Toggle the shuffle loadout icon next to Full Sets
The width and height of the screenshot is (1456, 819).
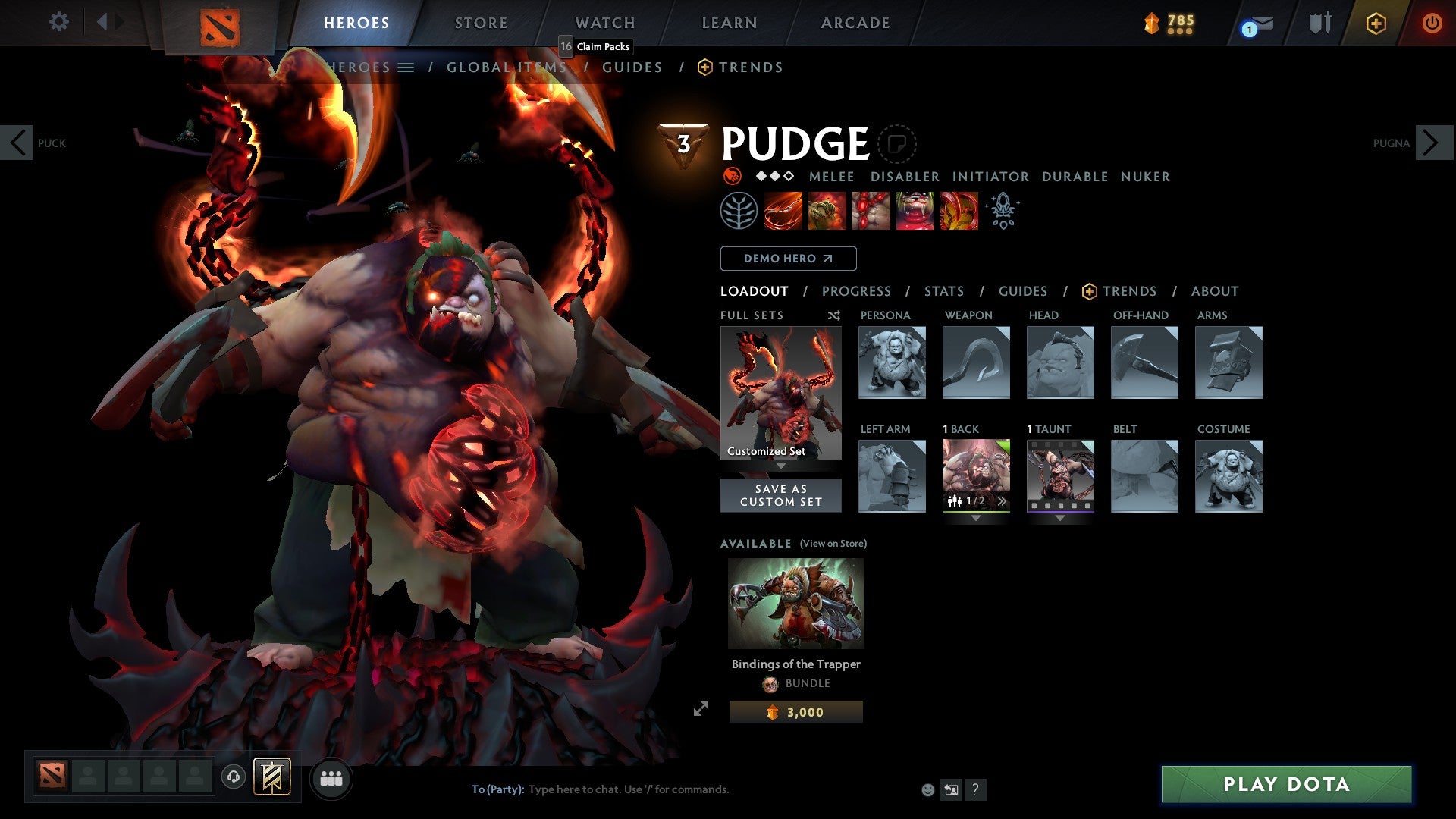pyautogui.click(x=833, y=315)
